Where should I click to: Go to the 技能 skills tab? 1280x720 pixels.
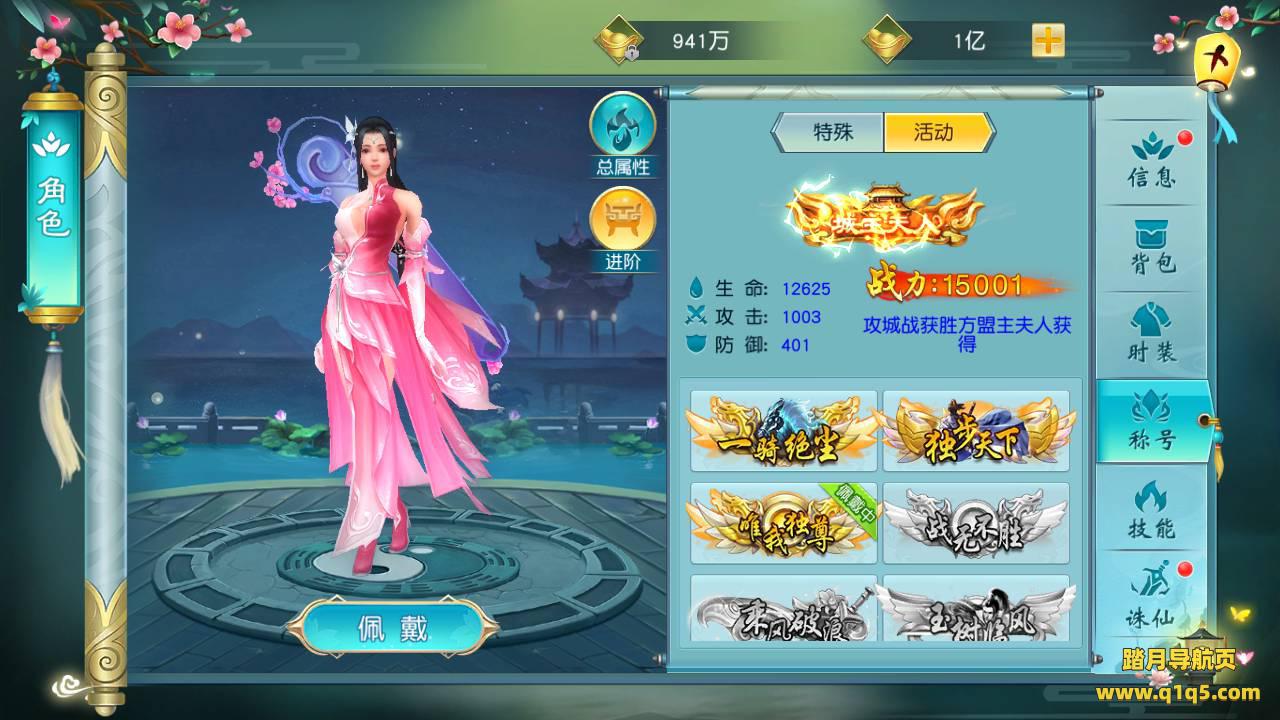click(x=1152, y=510)
